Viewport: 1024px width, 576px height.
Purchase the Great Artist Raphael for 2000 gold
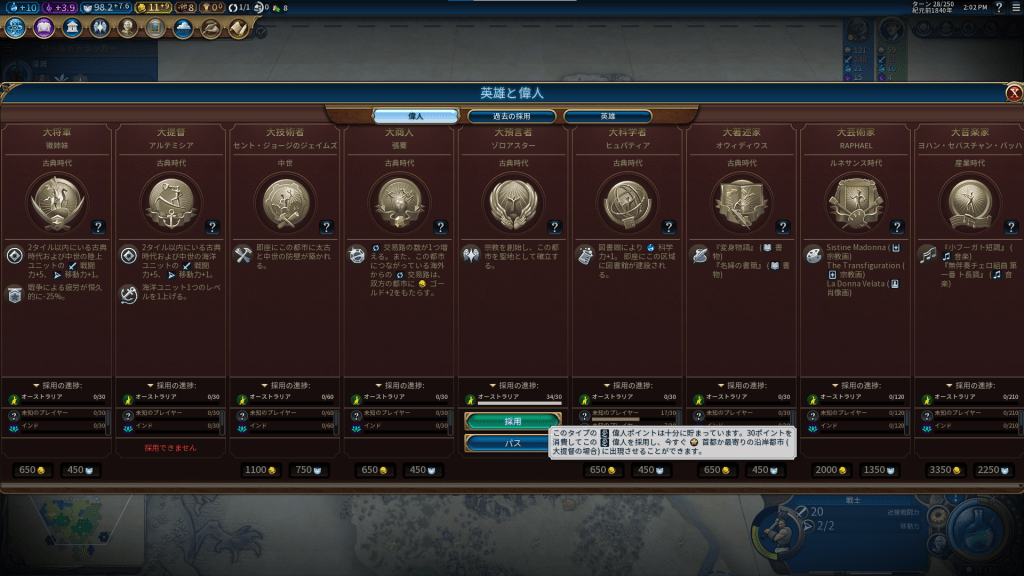tap(831, 470)
